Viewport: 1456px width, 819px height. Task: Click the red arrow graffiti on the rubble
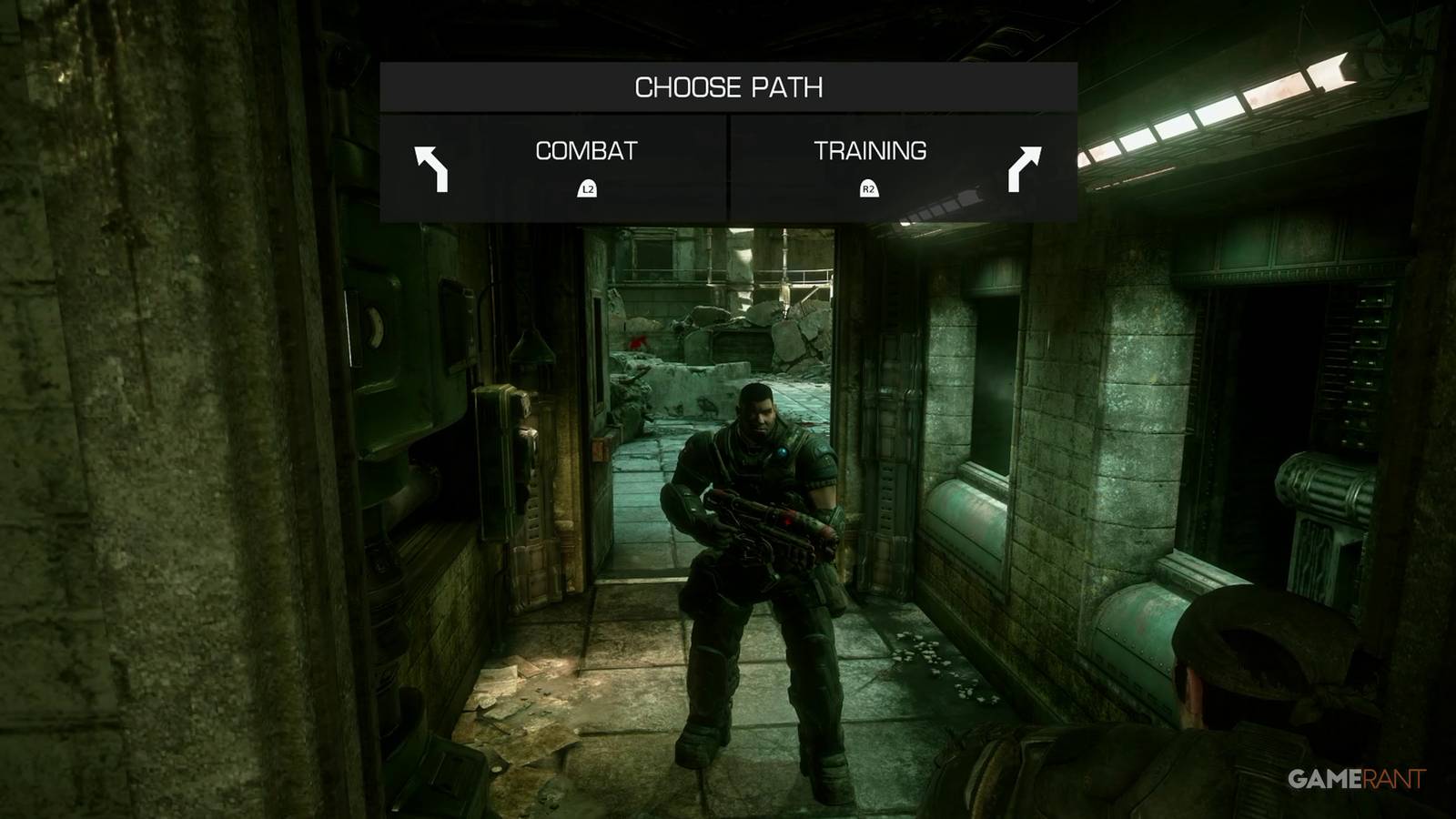click(637, 341)
